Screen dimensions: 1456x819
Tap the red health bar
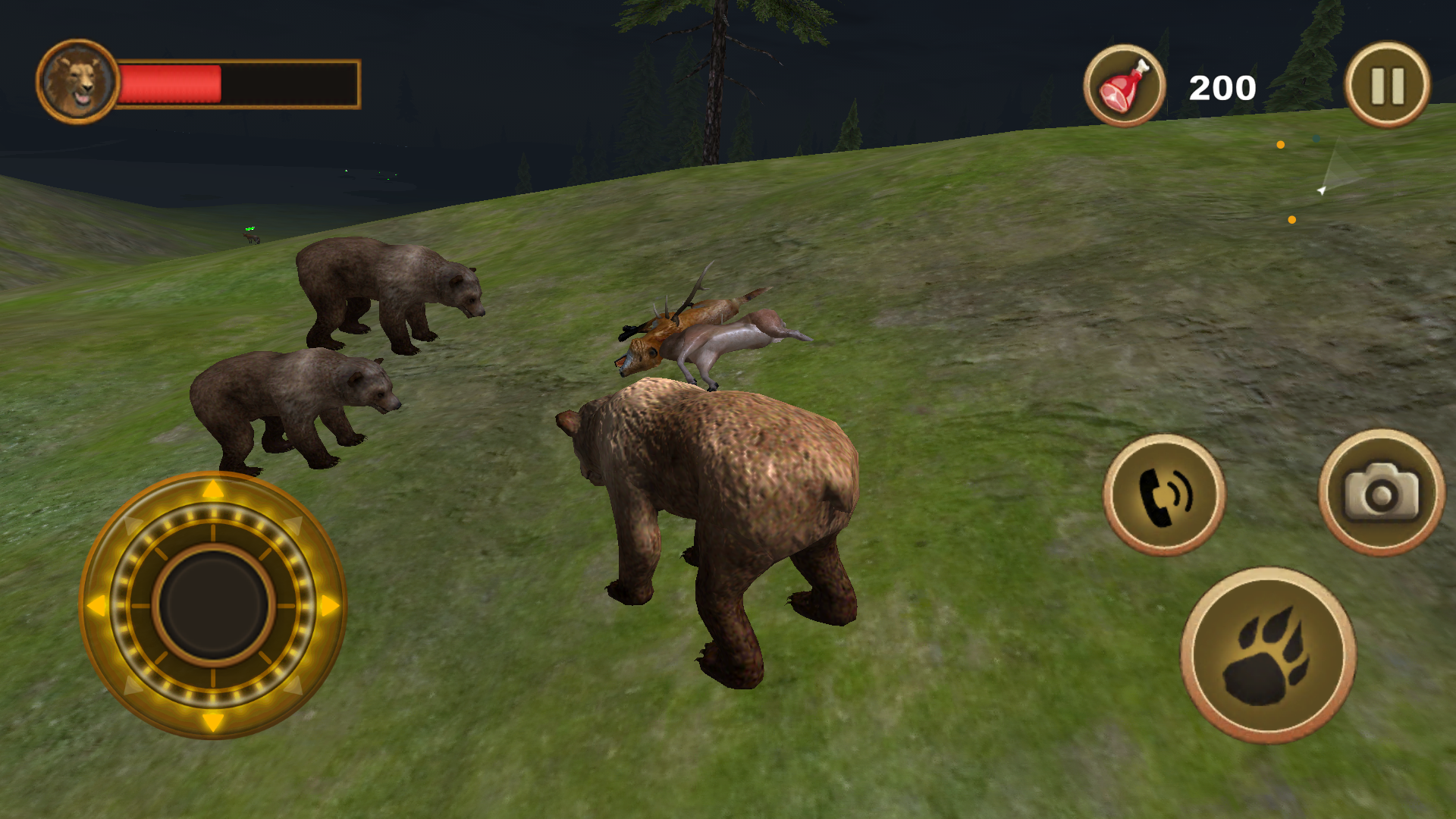[x=171, y=83]
